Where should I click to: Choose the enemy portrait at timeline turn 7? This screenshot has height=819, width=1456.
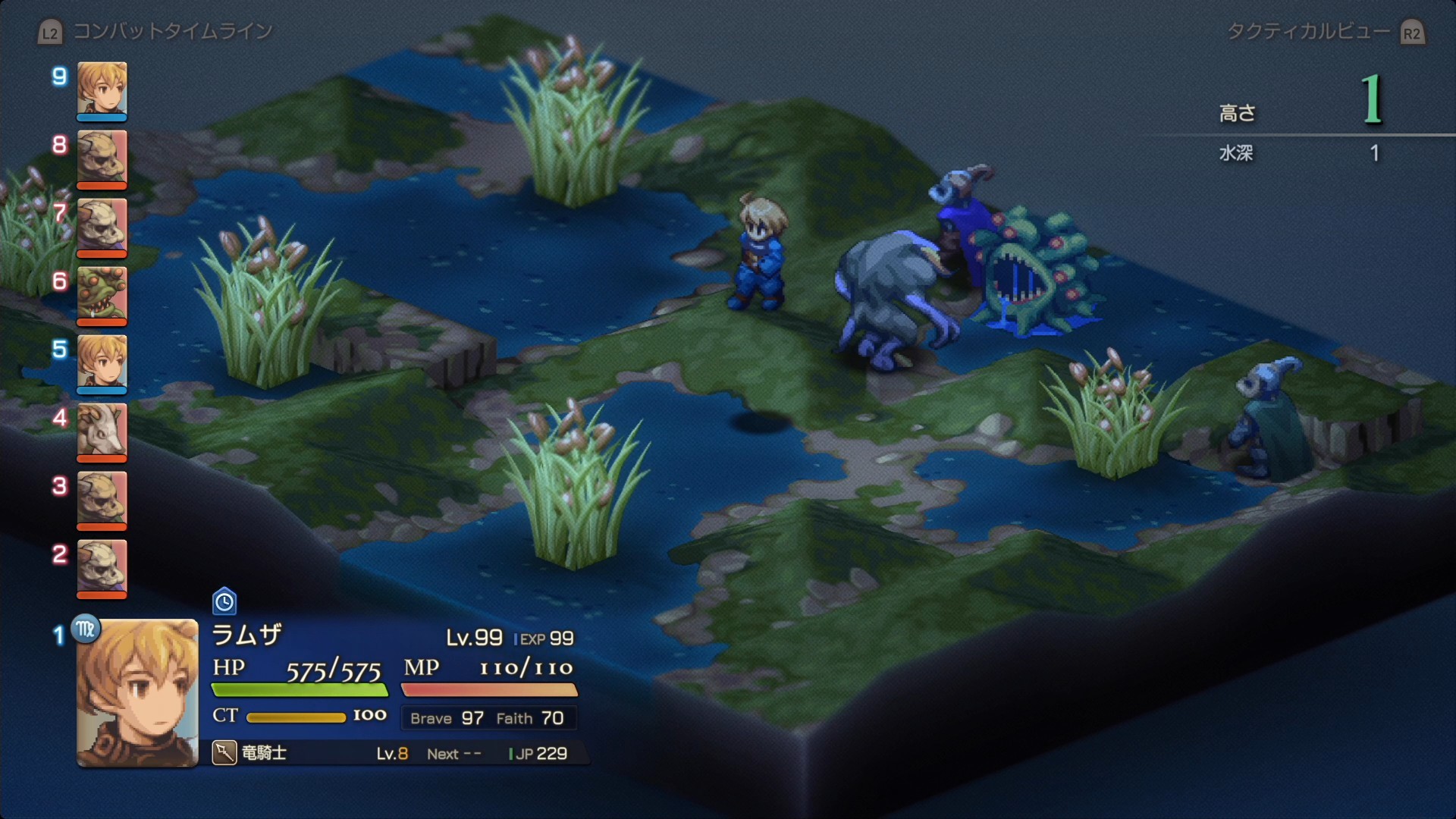[102, 226]
